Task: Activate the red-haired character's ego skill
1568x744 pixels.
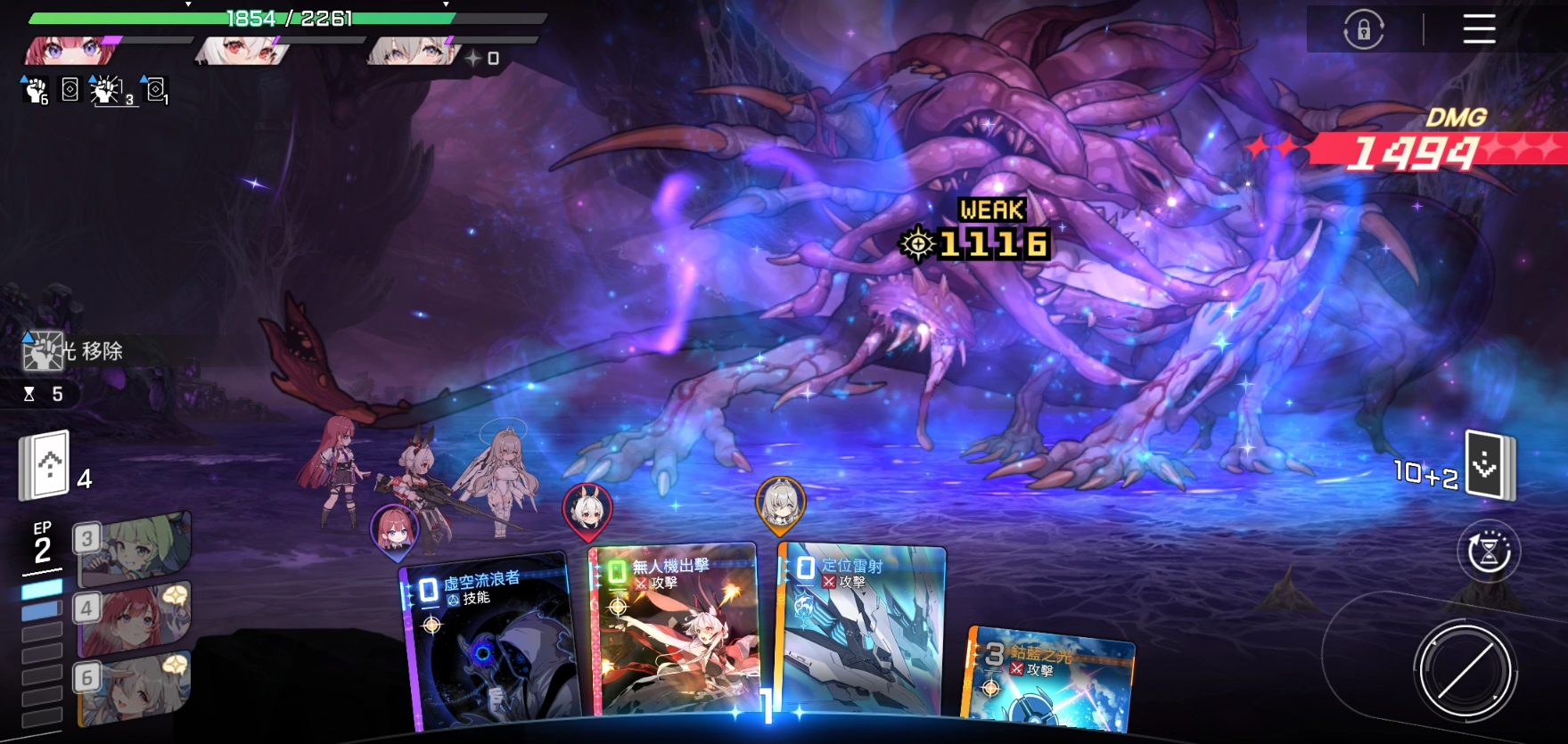Action: click(134, 616)
